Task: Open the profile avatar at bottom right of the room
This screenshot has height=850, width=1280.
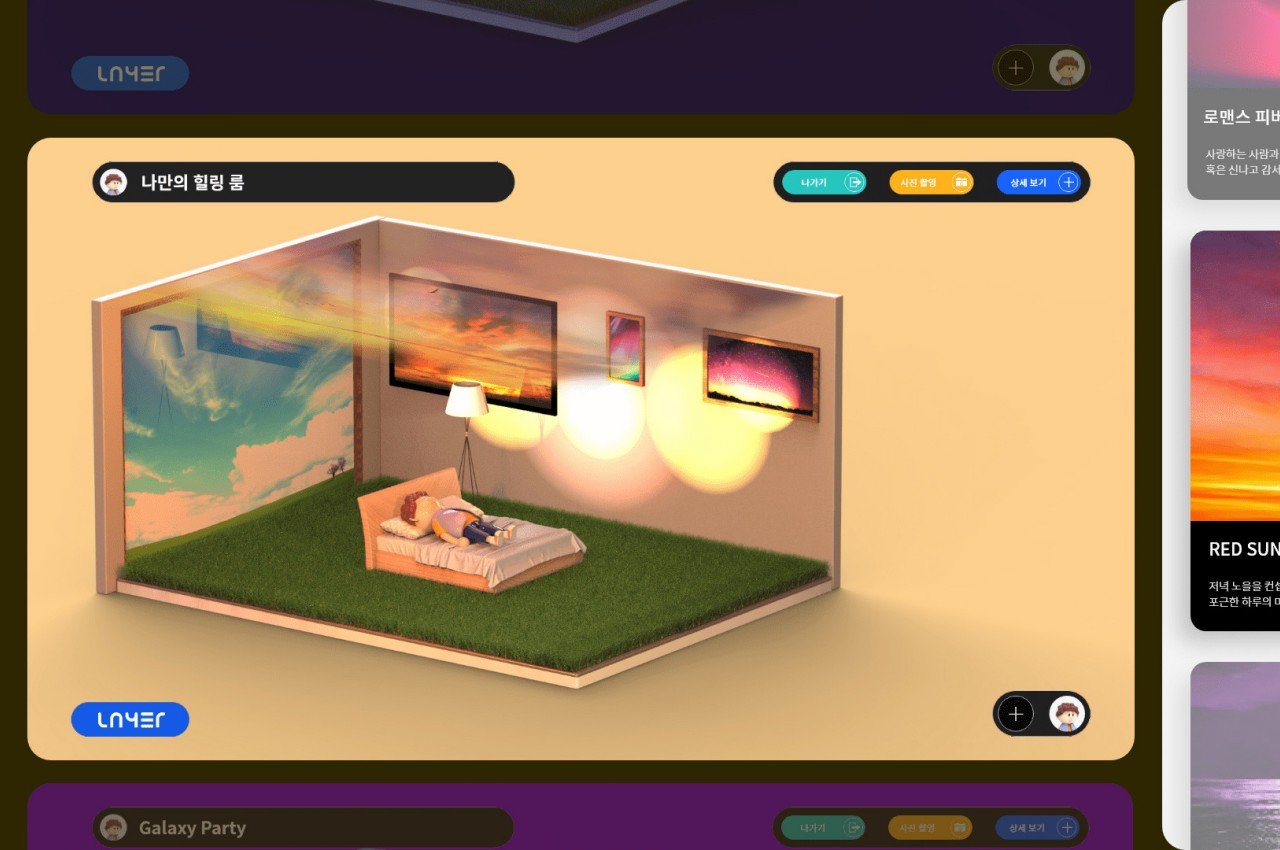Action: [1068, 714]
